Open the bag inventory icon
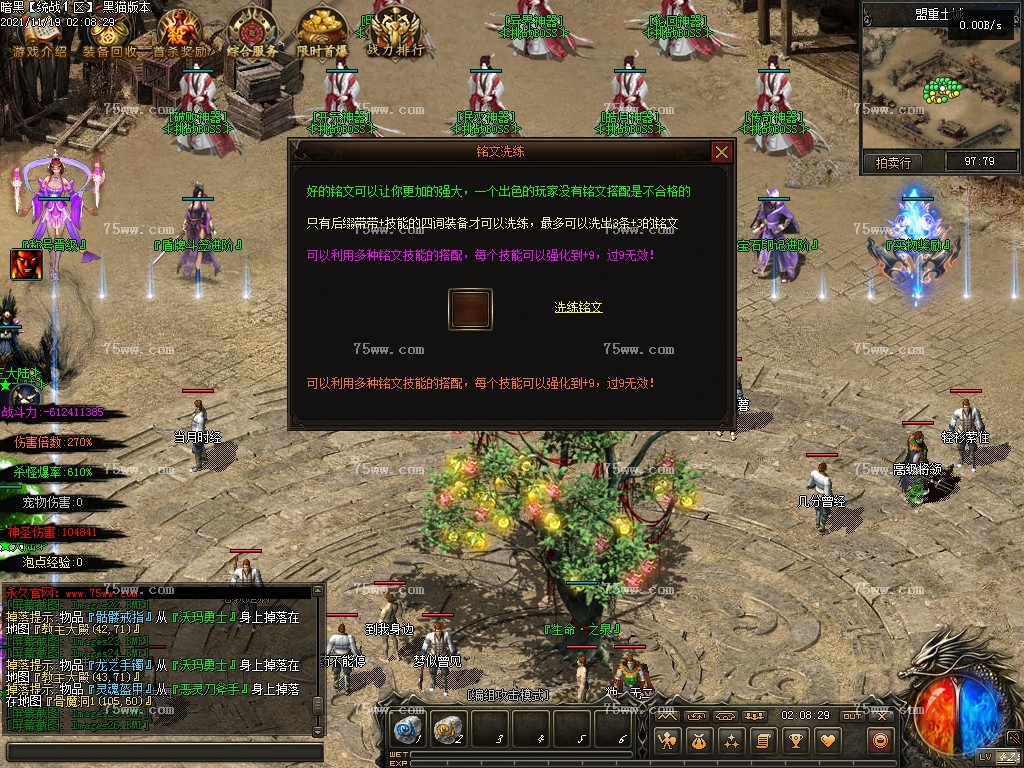The width and height of the screenshot is (1024, 768). [x=700, y=741]
